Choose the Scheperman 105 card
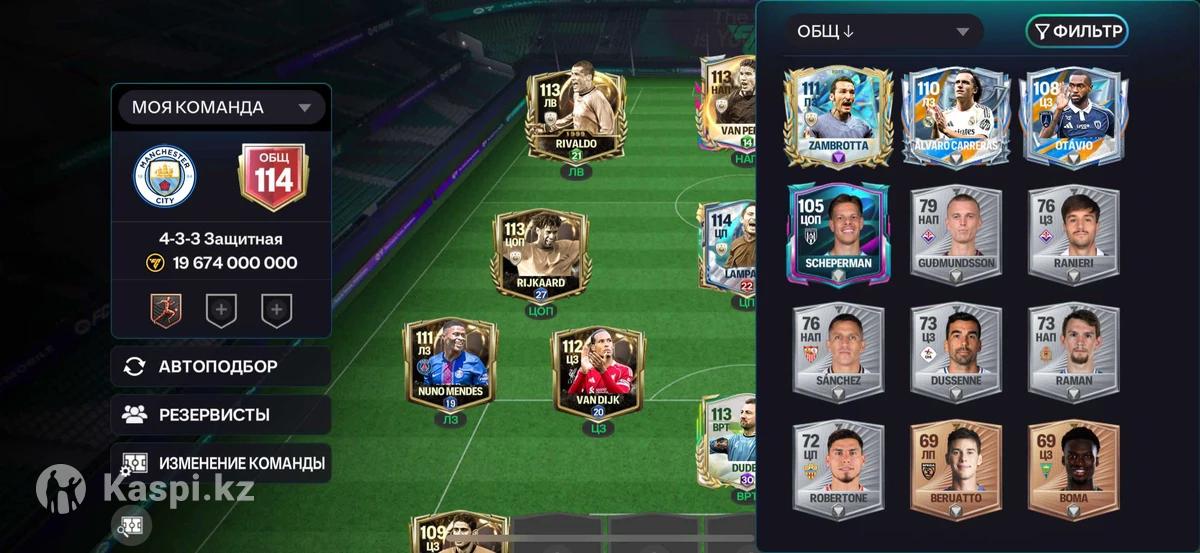 point(838,234)
